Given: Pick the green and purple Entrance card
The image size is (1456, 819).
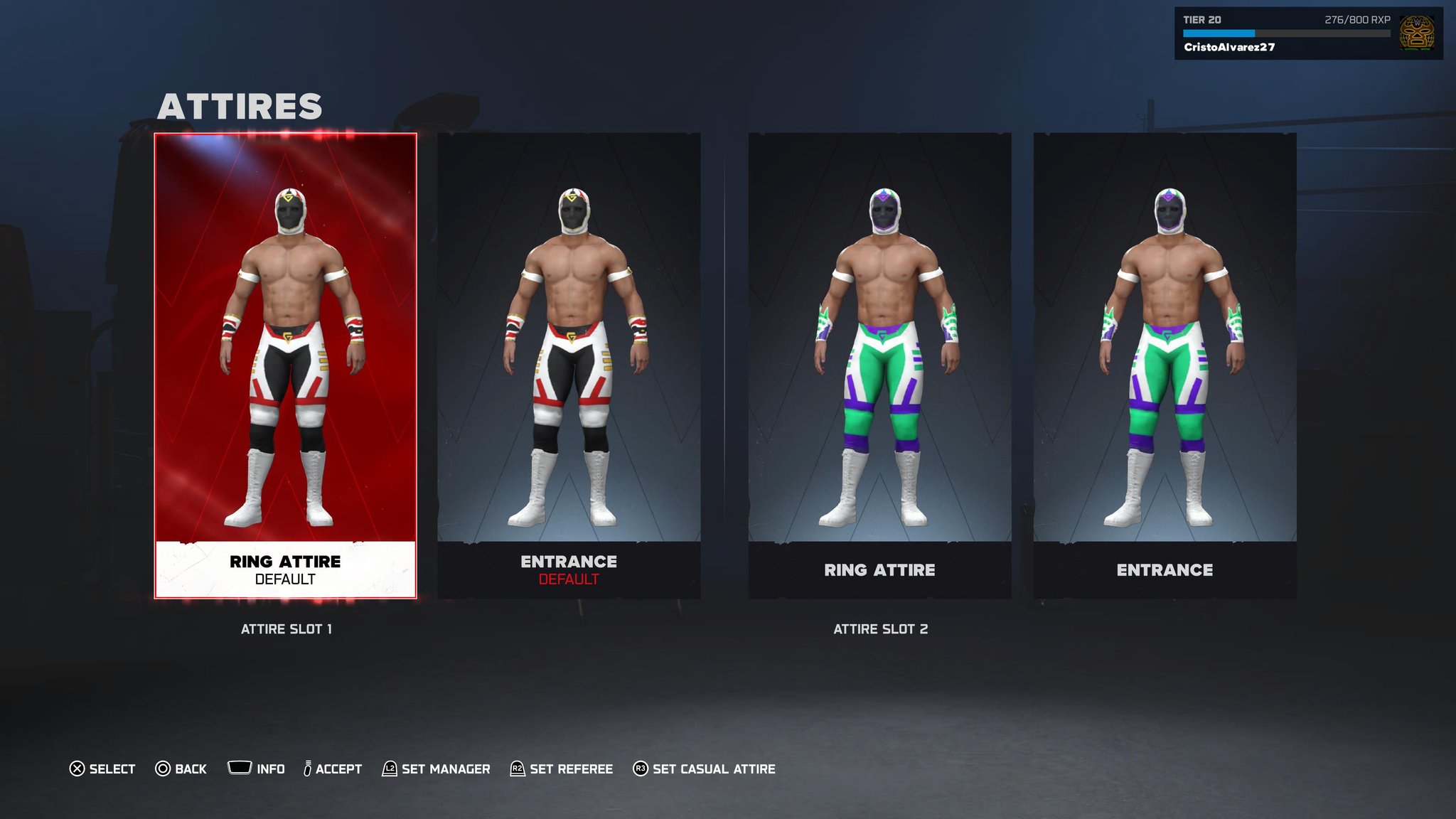Looking at the screenshot, I should (x=1165, y=365).
